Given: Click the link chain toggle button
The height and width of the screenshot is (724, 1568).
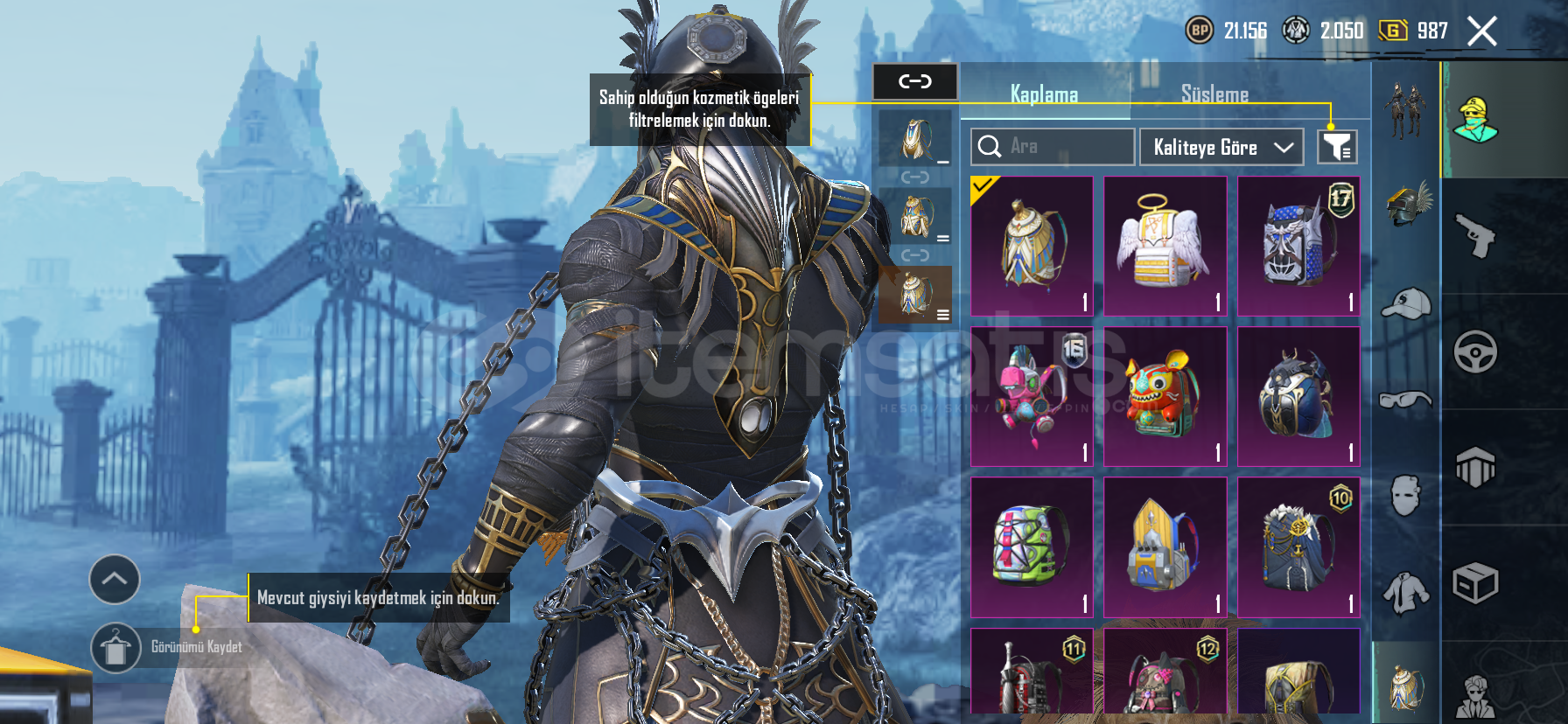Looking at the screenshot, I should (915, 82).
